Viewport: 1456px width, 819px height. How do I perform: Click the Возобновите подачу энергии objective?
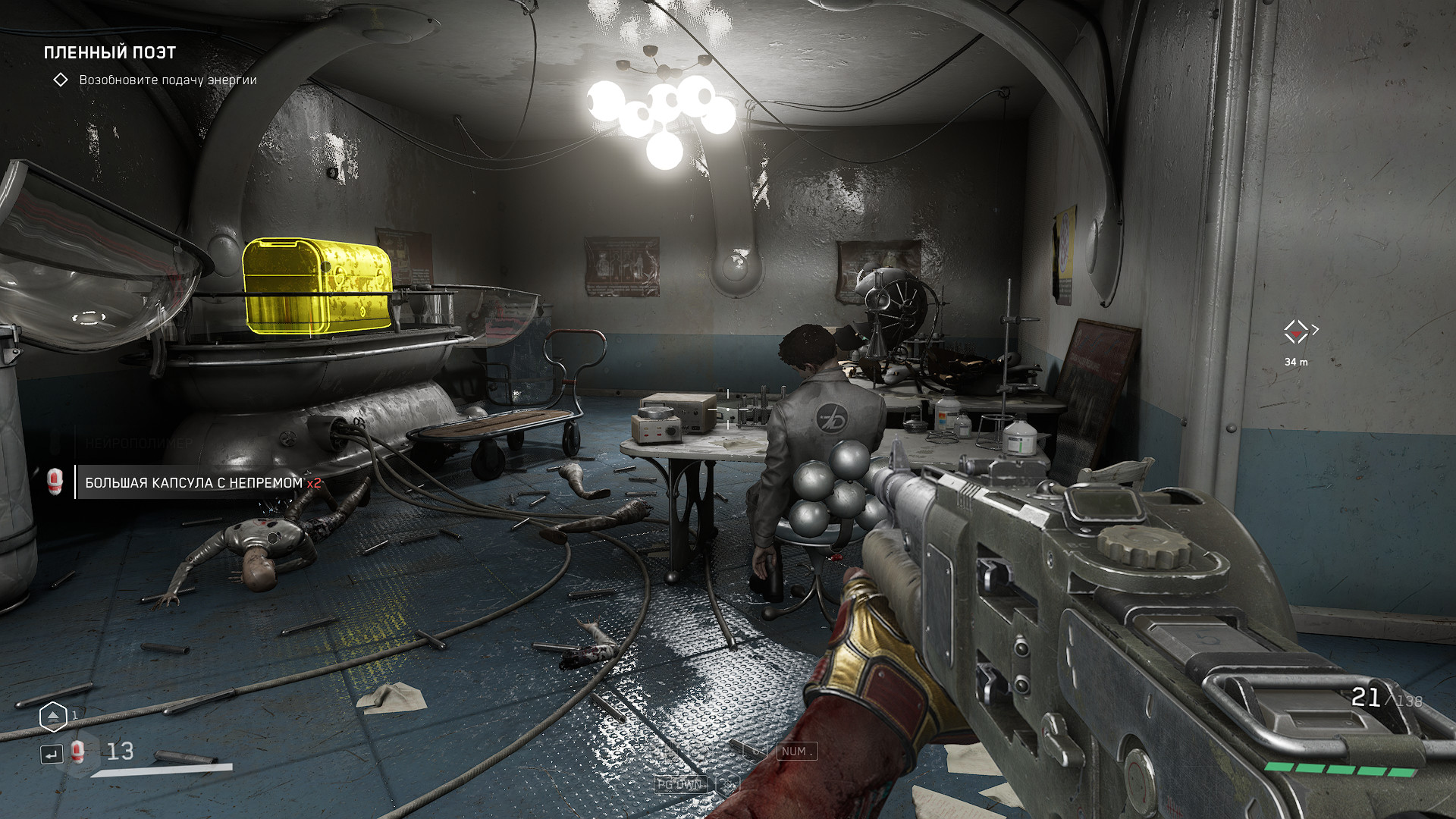(x=168, y=80)
